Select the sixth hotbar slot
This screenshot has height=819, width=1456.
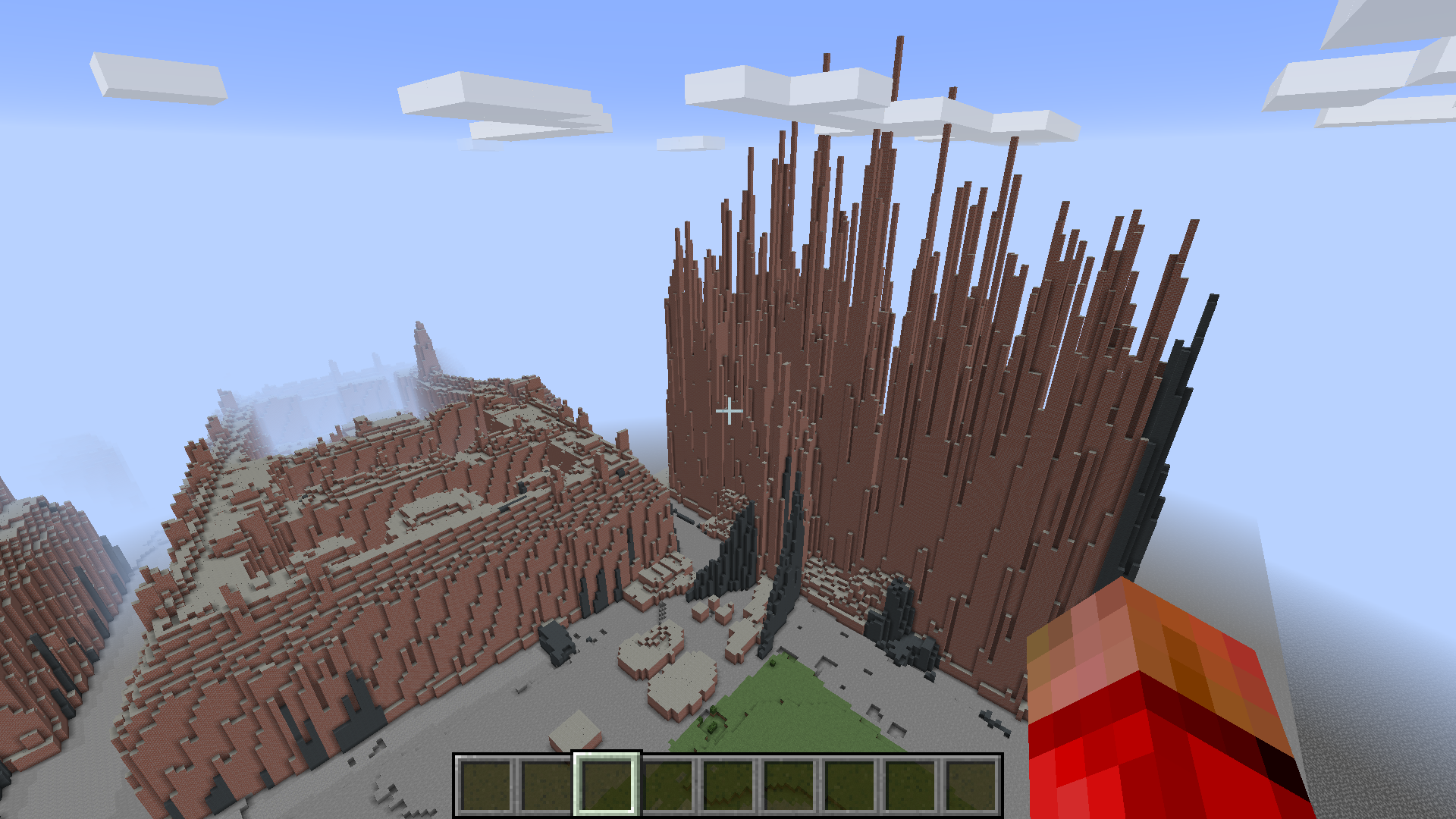pyautogui.click(x=789, y=785)
